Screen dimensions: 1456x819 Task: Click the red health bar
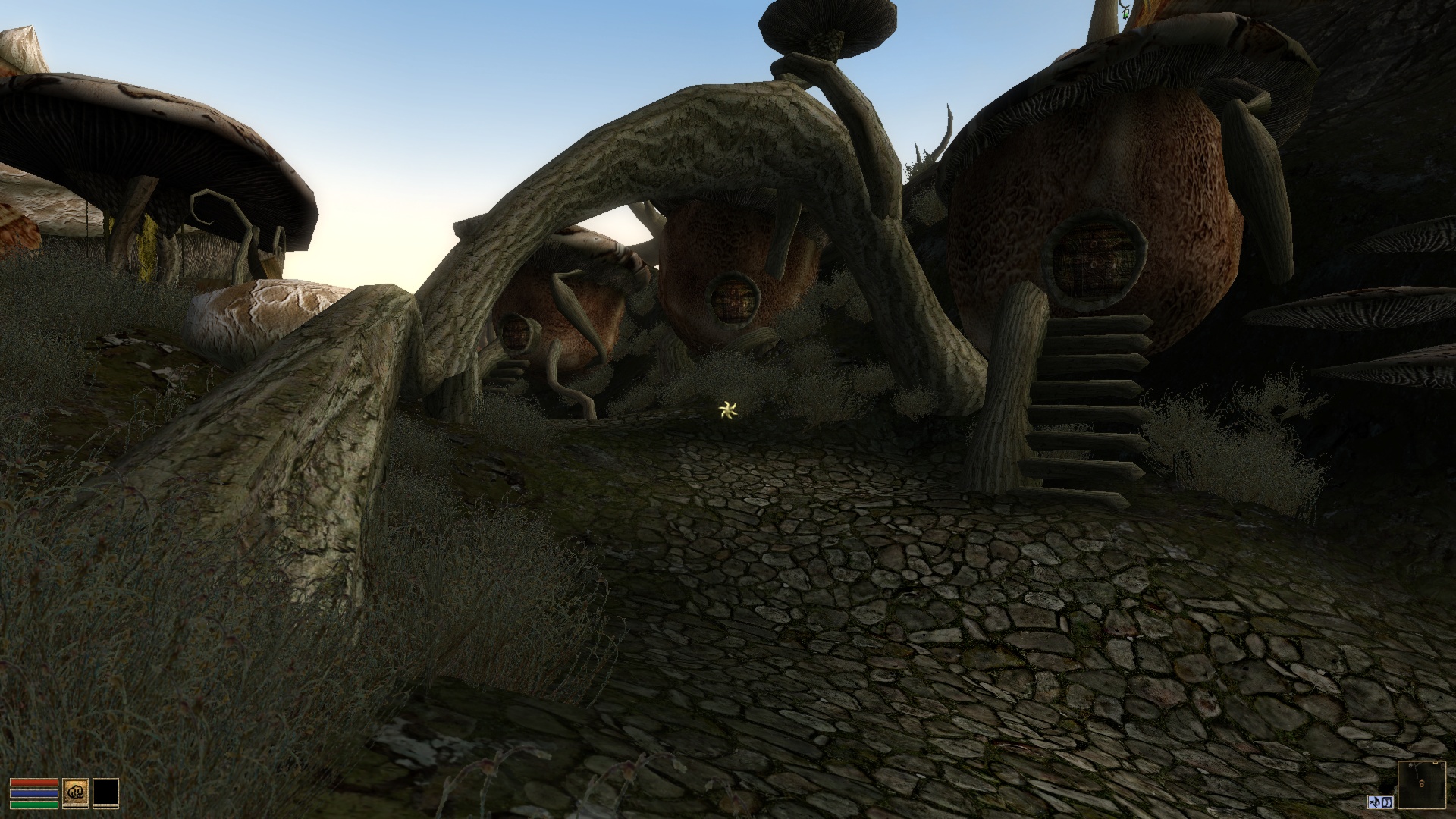(35, 783)
